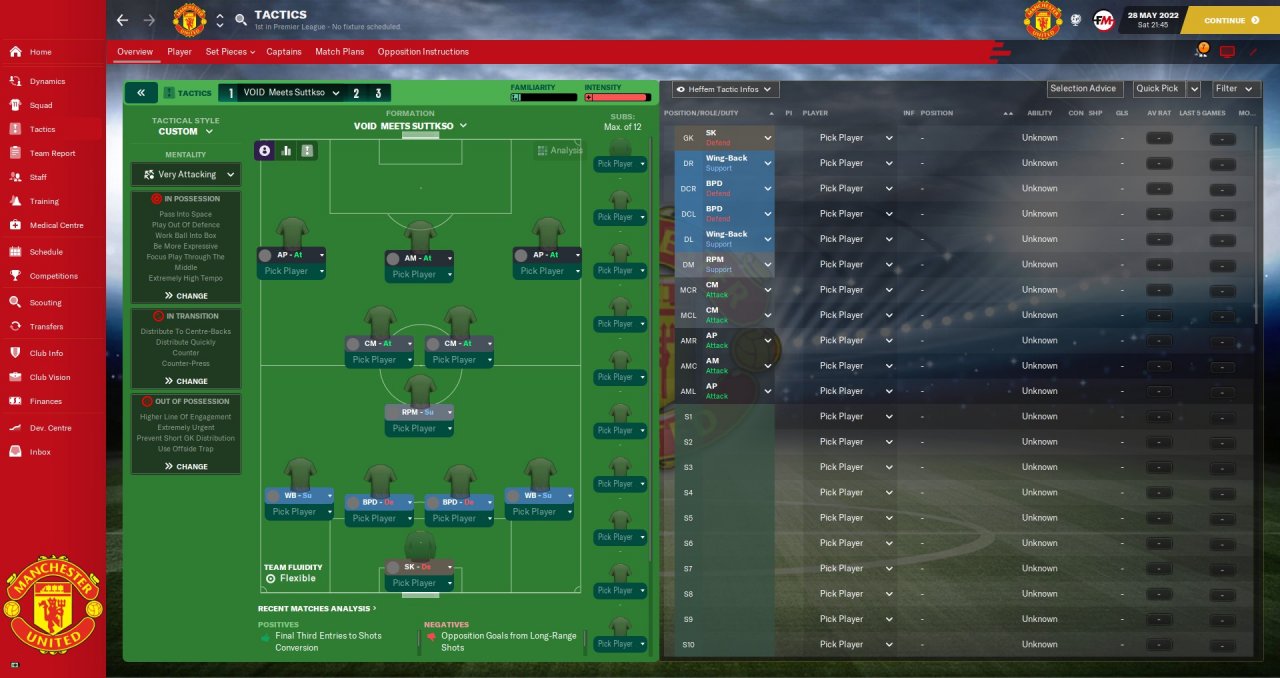1280x678 pixels.
Task: Select tactic slot number 2
Action: click(355, 93)
